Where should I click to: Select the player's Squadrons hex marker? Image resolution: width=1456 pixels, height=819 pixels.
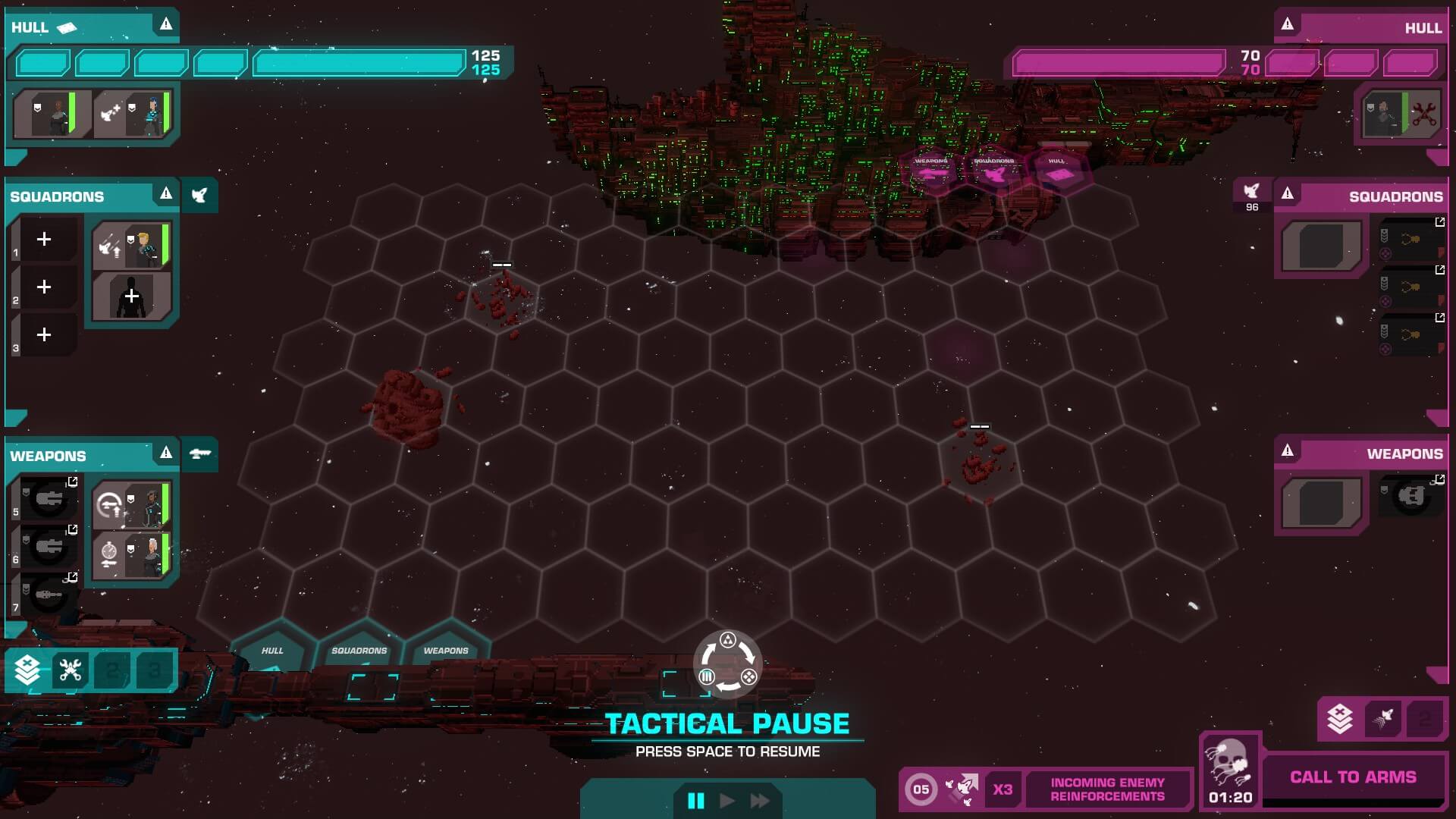point(359,652)
